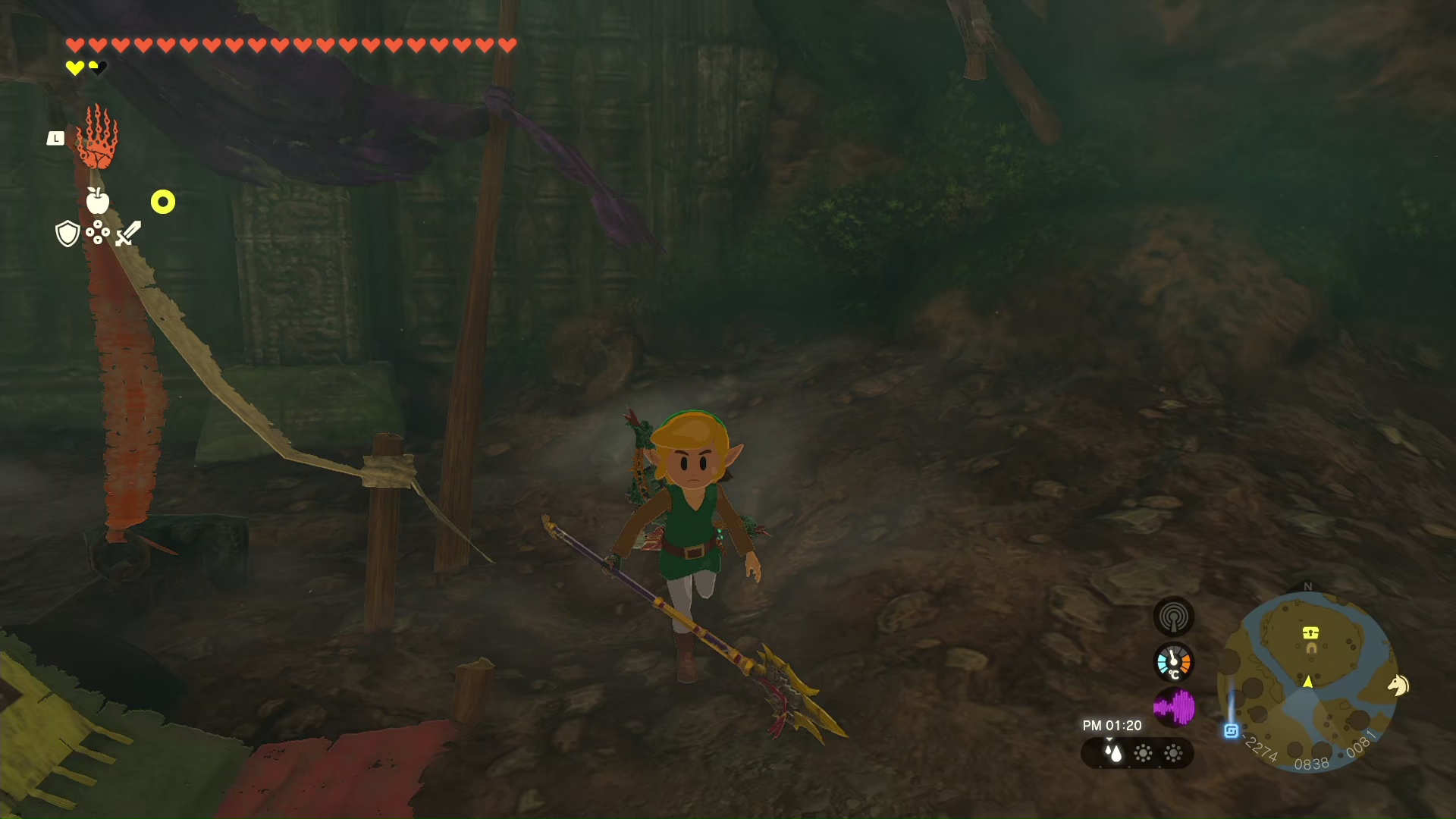1456x819 pixels.
Task: Click the horse head marker on minimap
Action: [x=1398, y=686]
